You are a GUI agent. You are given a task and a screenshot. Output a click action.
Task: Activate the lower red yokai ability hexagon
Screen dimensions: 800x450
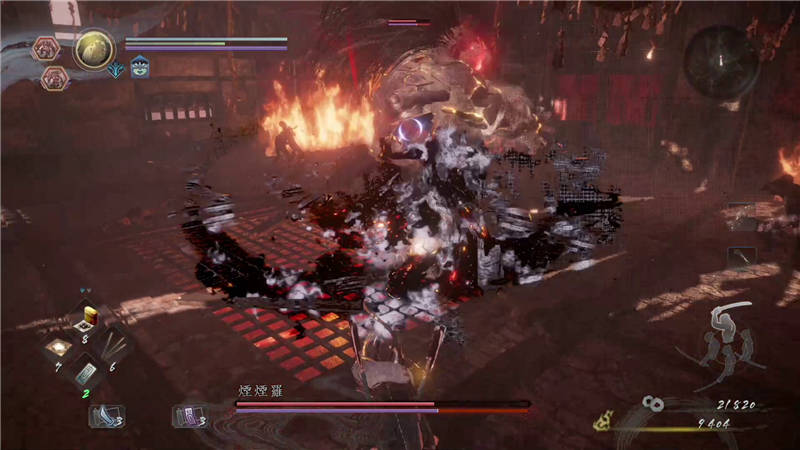55,78
